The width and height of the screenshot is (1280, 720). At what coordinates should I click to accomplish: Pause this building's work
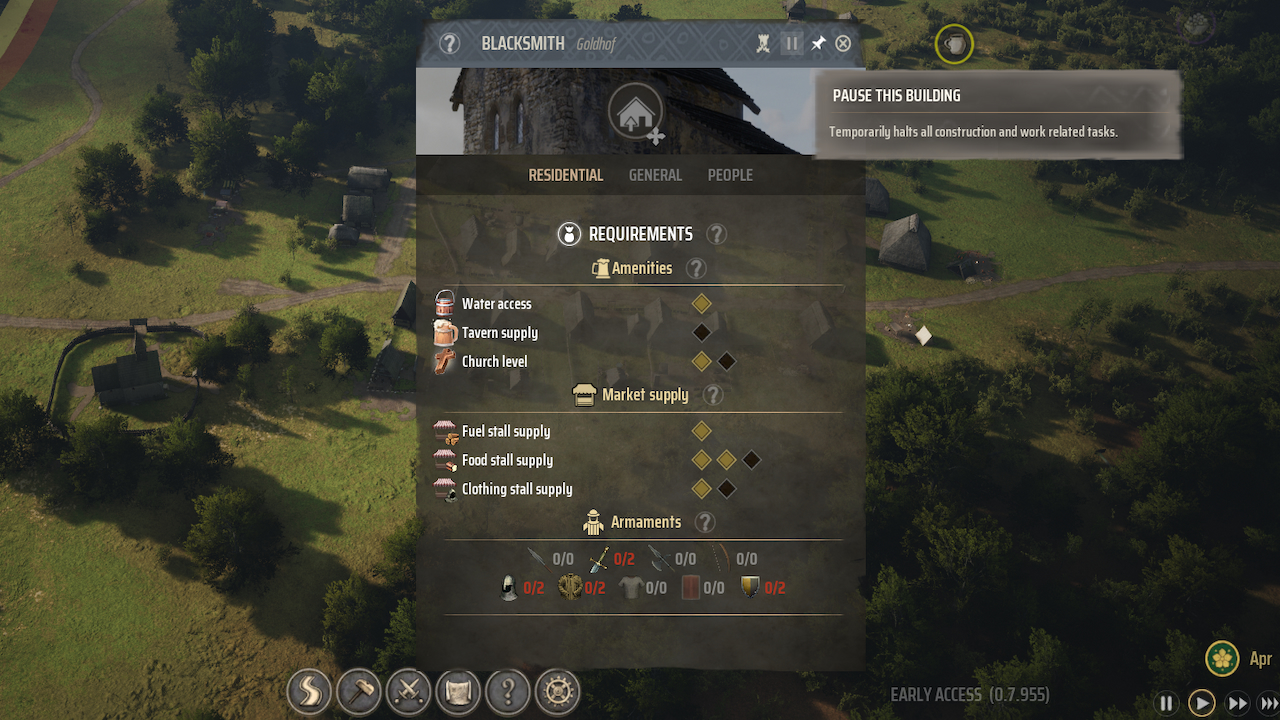(791, 44)
